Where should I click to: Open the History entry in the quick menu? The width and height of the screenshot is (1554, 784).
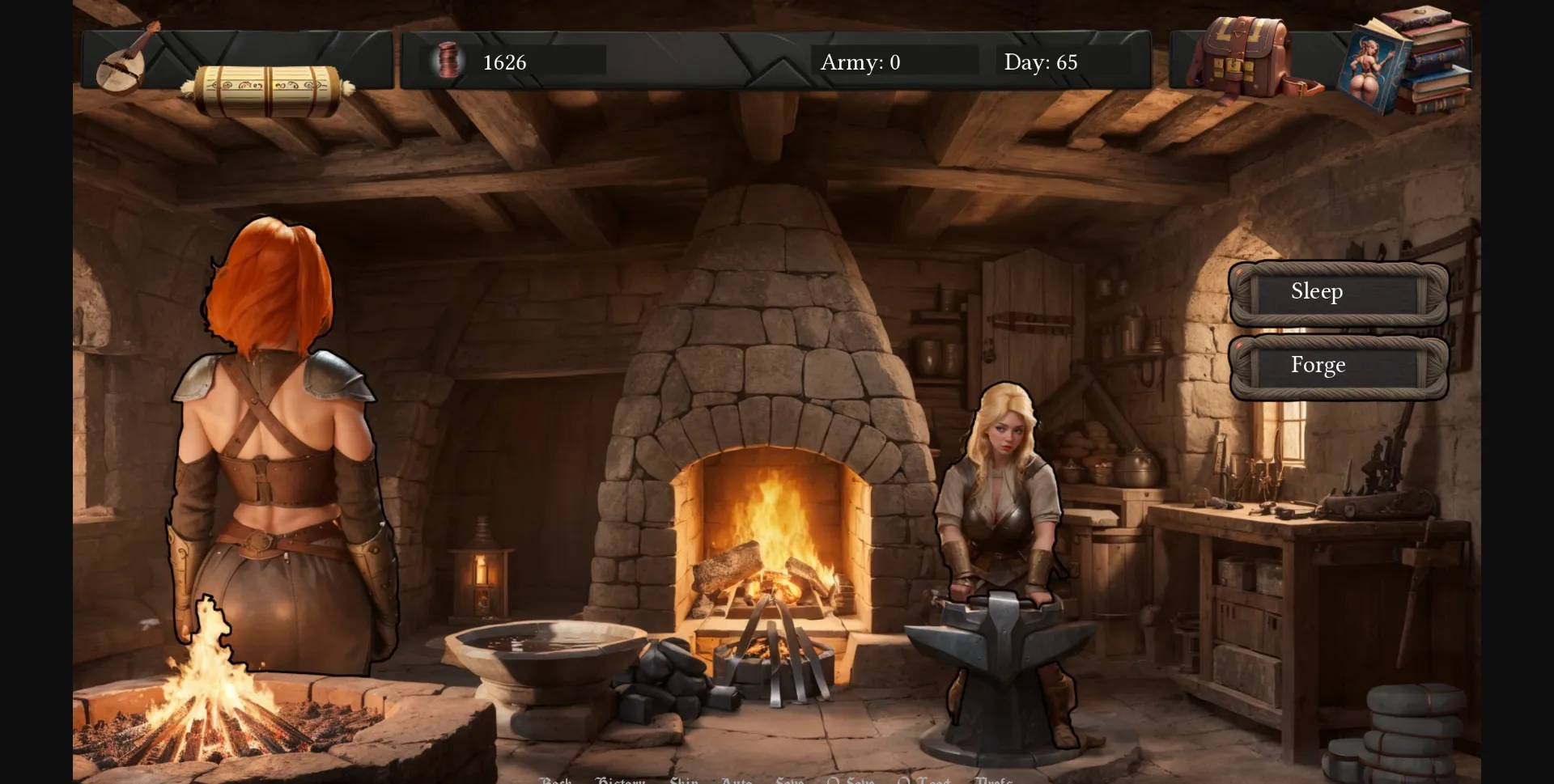[x=621, y=780]
